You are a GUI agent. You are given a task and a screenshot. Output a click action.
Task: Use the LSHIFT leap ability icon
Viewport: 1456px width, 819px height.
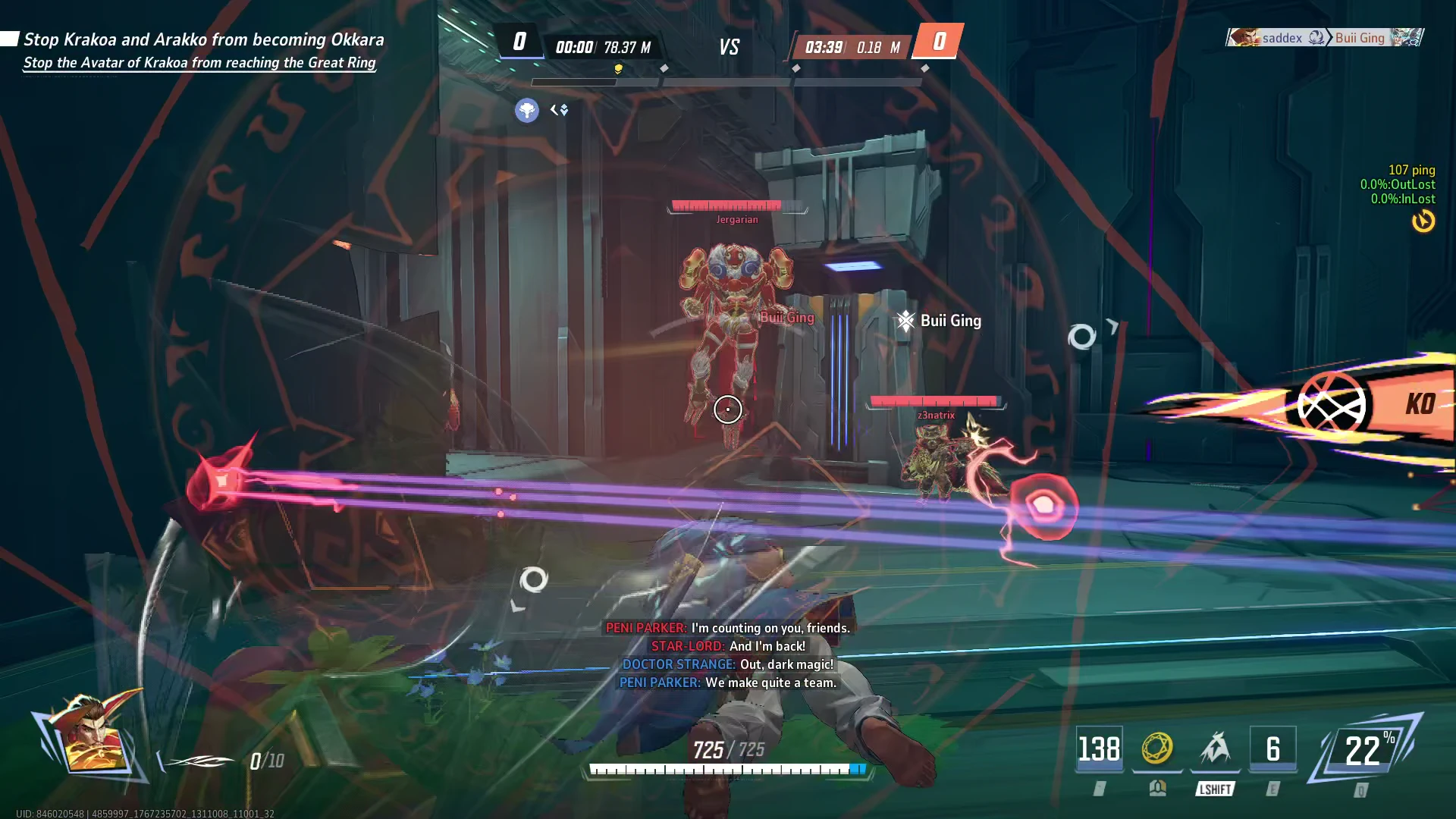click(1215, 749)
